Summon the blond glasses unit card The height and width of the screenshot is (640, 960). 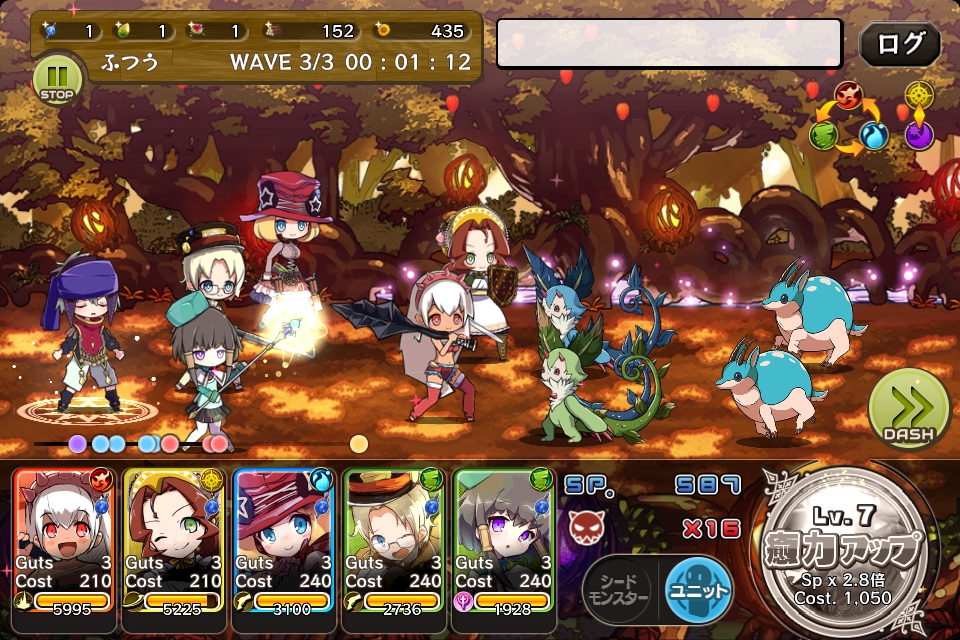(394, 538)
